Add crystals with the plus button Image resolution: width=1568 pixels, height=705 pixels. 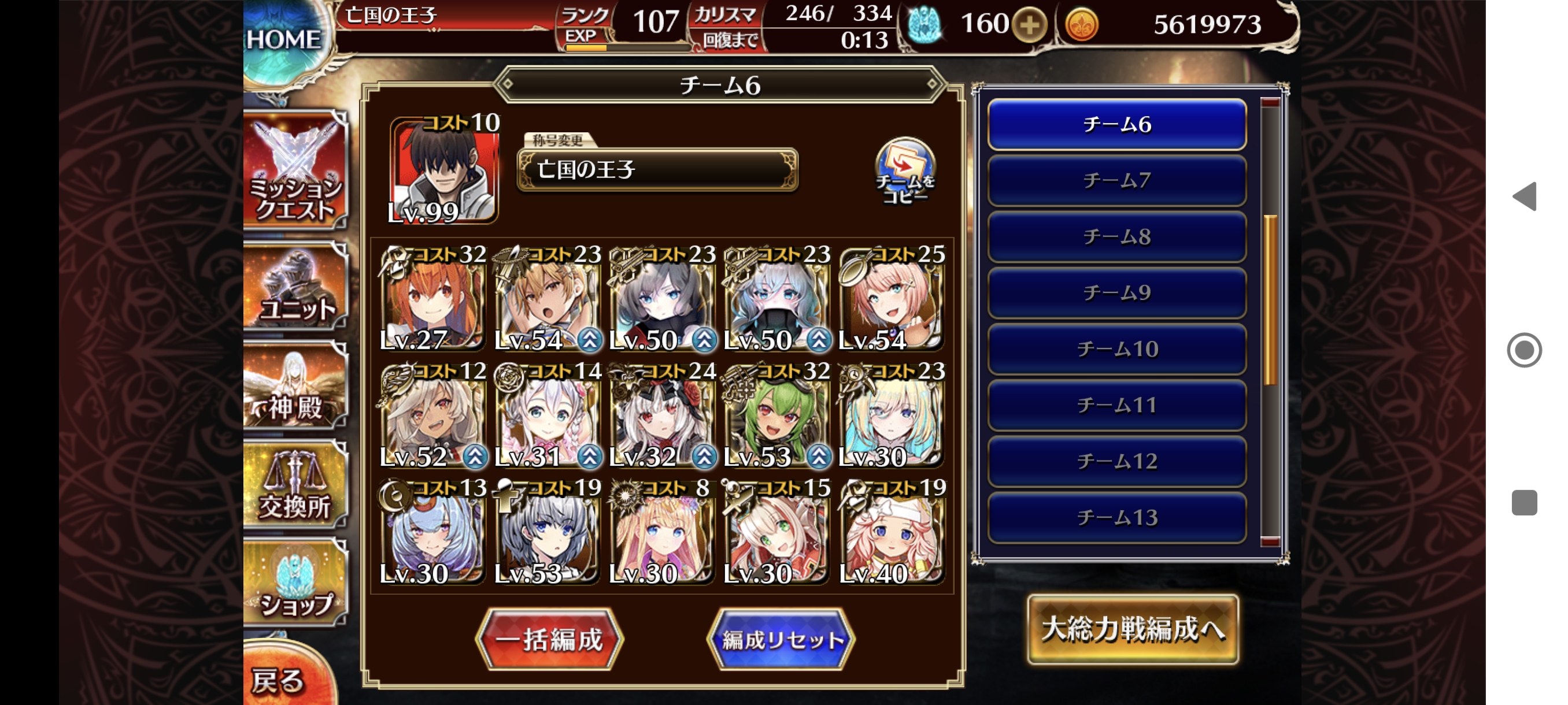click(1029, 25)
